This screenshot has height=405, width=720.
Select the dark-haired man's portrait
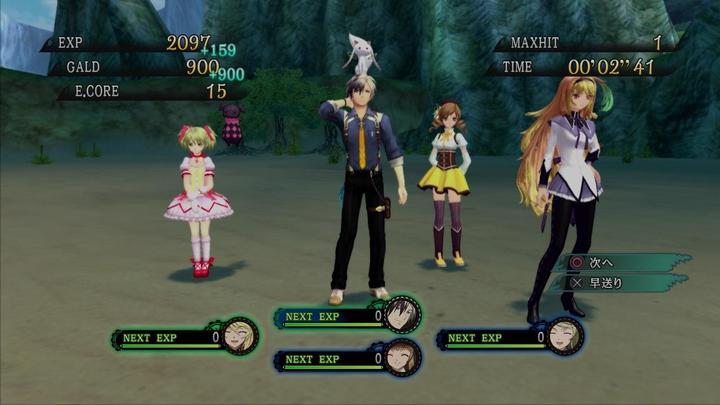[x=402, y=315]
